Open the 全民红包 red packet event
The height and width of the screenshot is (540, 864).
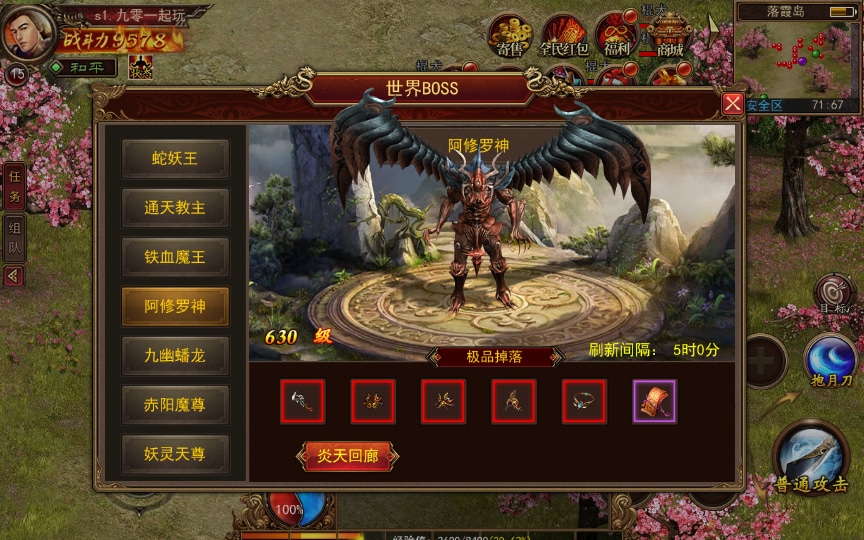(x=563, y=36)
